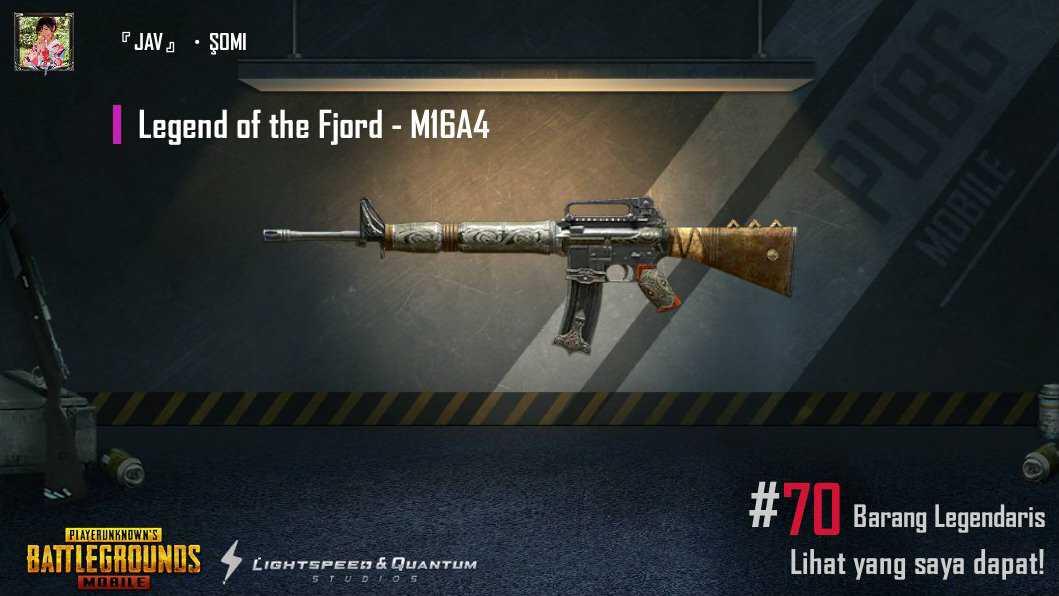
Task: Open the player avatar portrait
Action: click(44, 42)
